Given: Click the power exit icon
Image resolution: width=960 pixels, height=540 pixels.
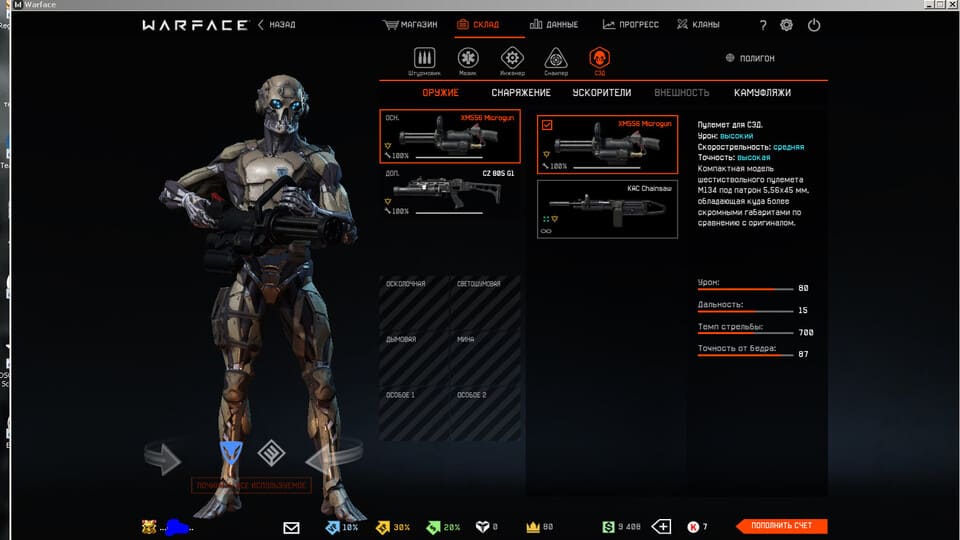Looking at the screenshot, I should tap(814, 25).
